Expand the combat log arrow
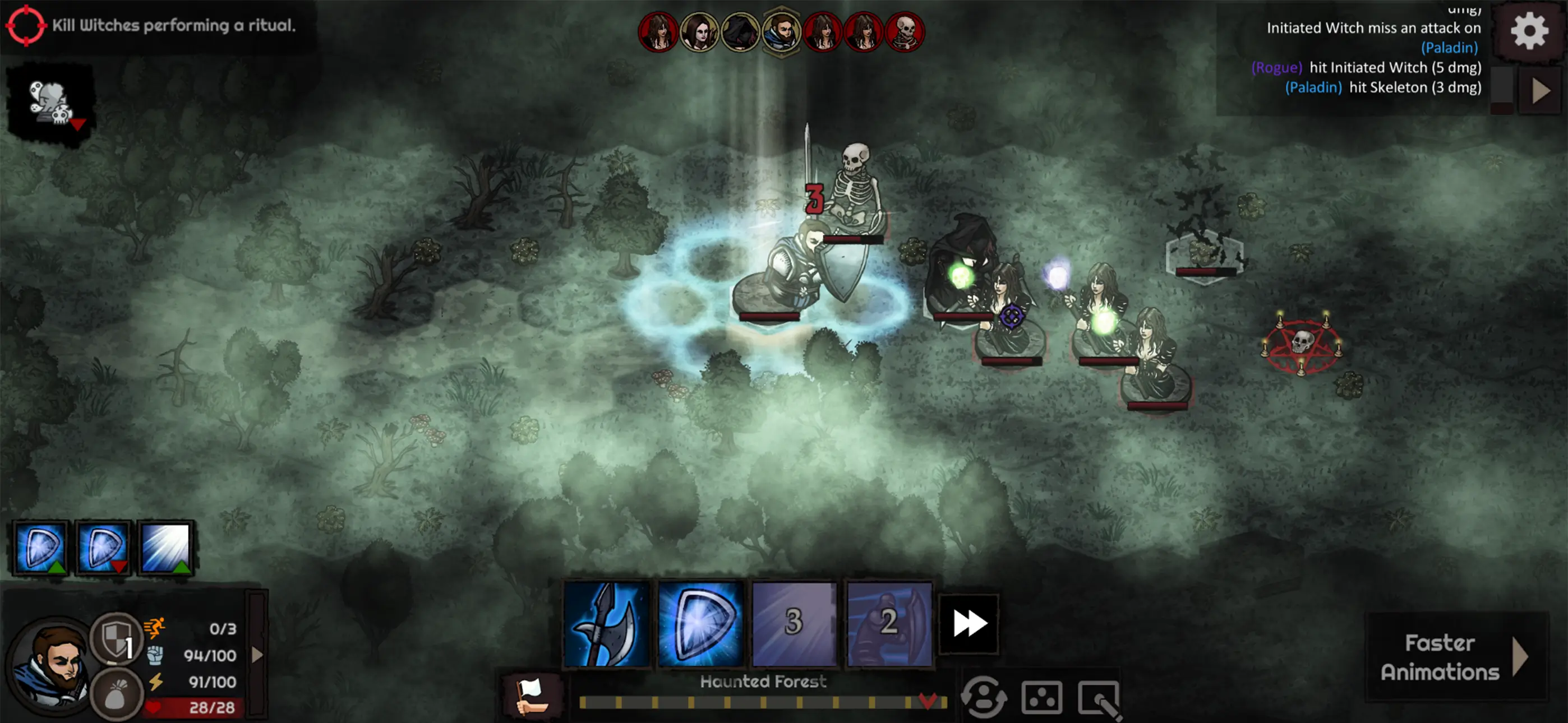 [x=1541, y=91]
